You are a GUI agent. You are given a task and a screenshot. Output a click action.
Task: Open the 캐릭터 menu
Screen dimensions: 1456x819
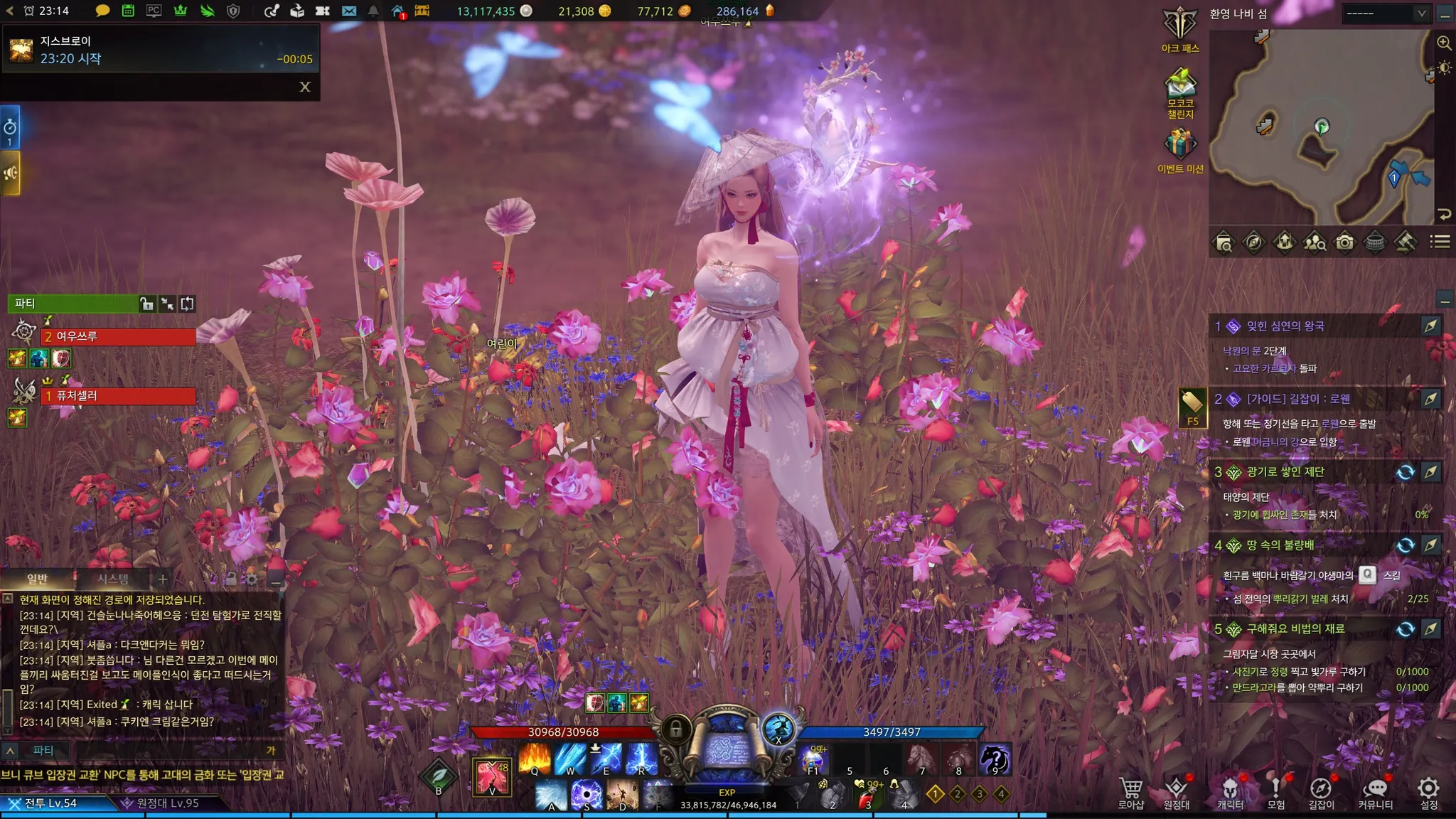pos(1230,792)
